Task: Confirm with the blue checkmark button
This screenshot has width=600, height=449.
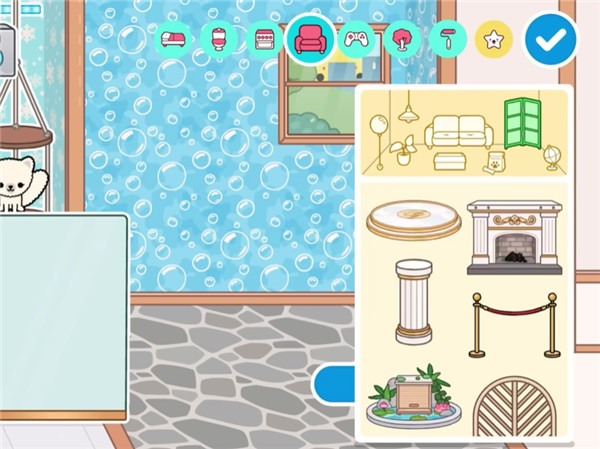Action: pyautogui.click(x=551, y=39)
